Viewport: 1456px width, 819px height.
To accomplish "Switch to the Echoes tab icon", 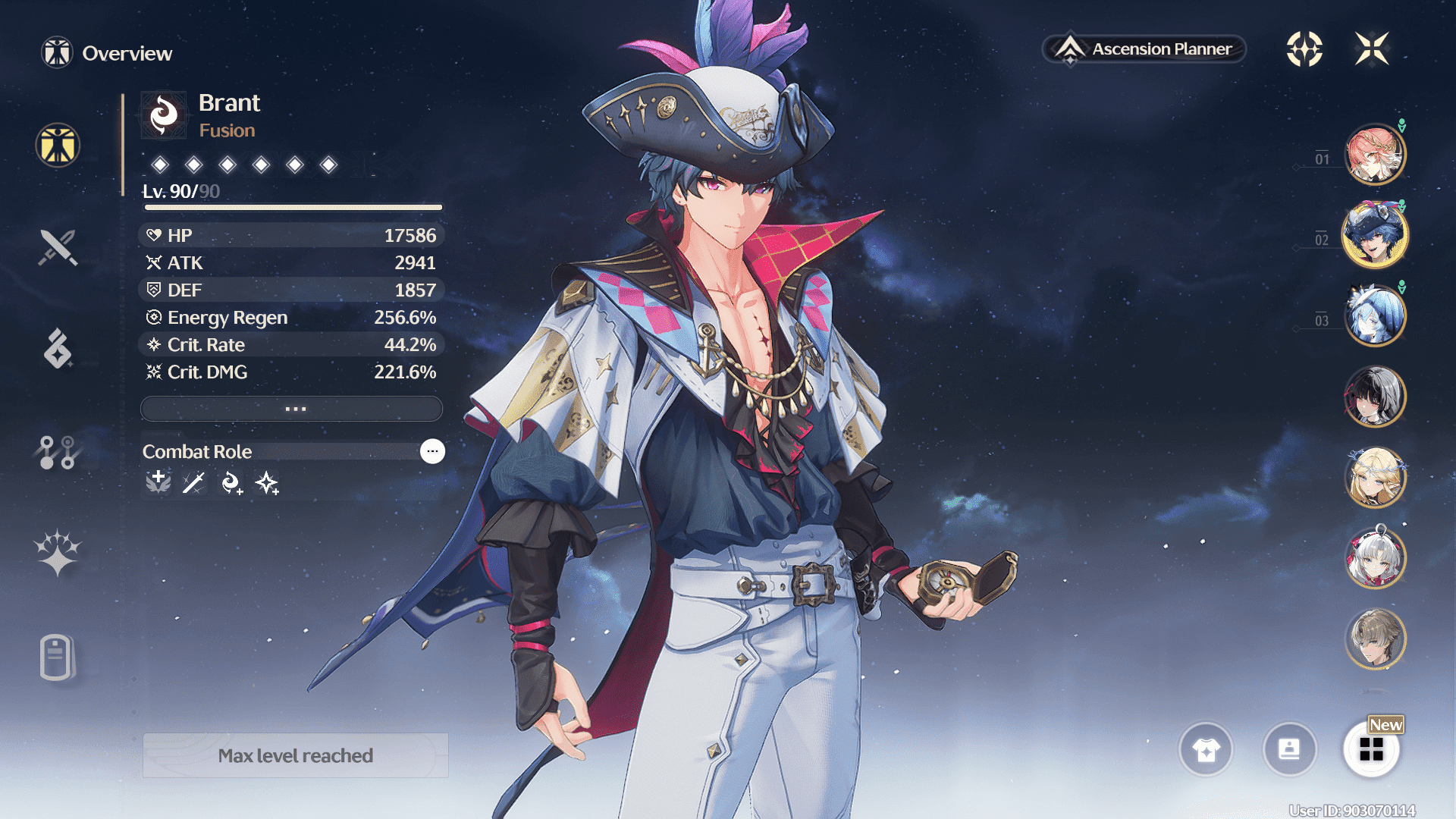I will click(58, 349).
